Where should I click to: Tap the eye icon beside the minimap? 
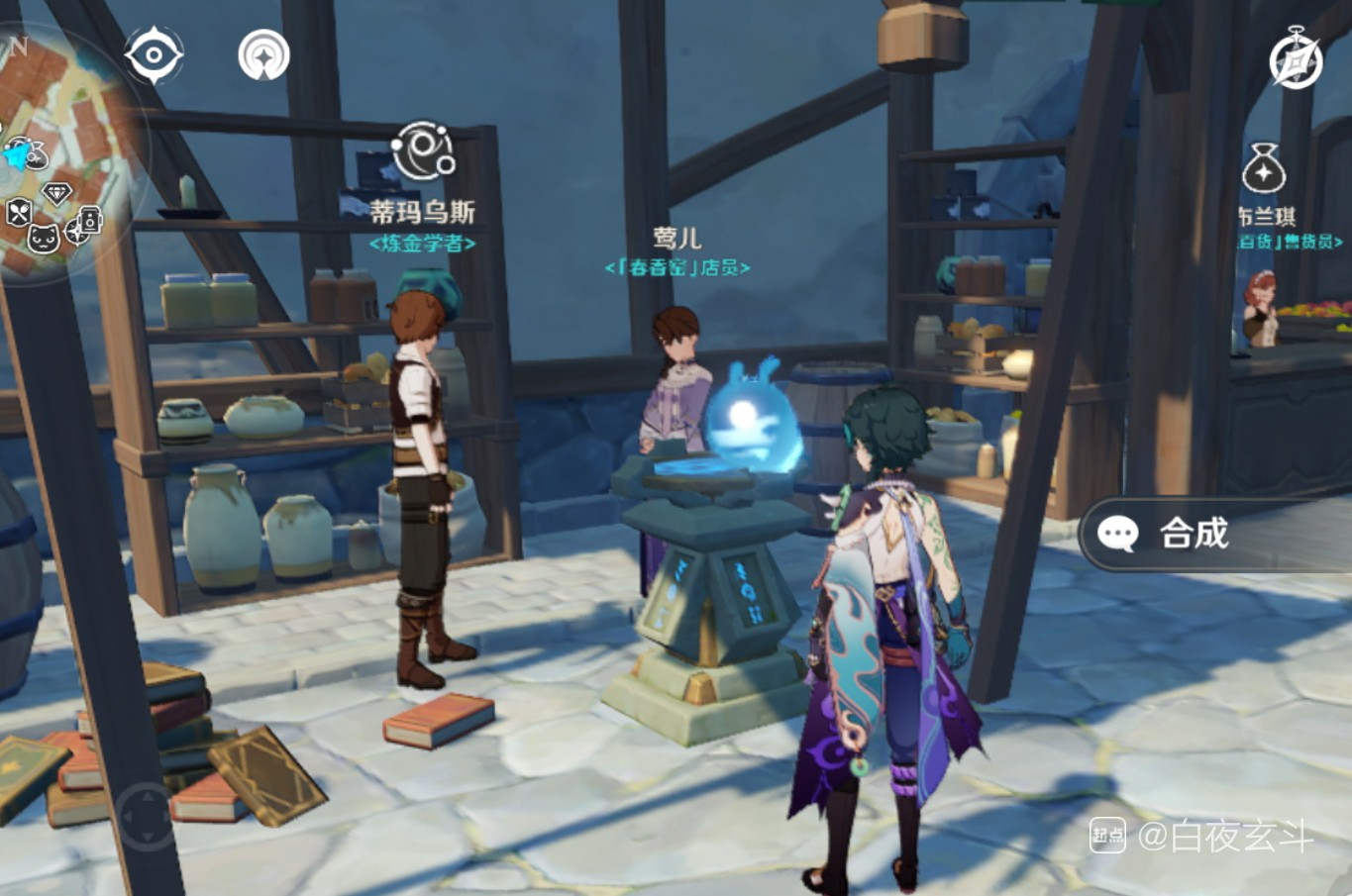tap(154, 54)
